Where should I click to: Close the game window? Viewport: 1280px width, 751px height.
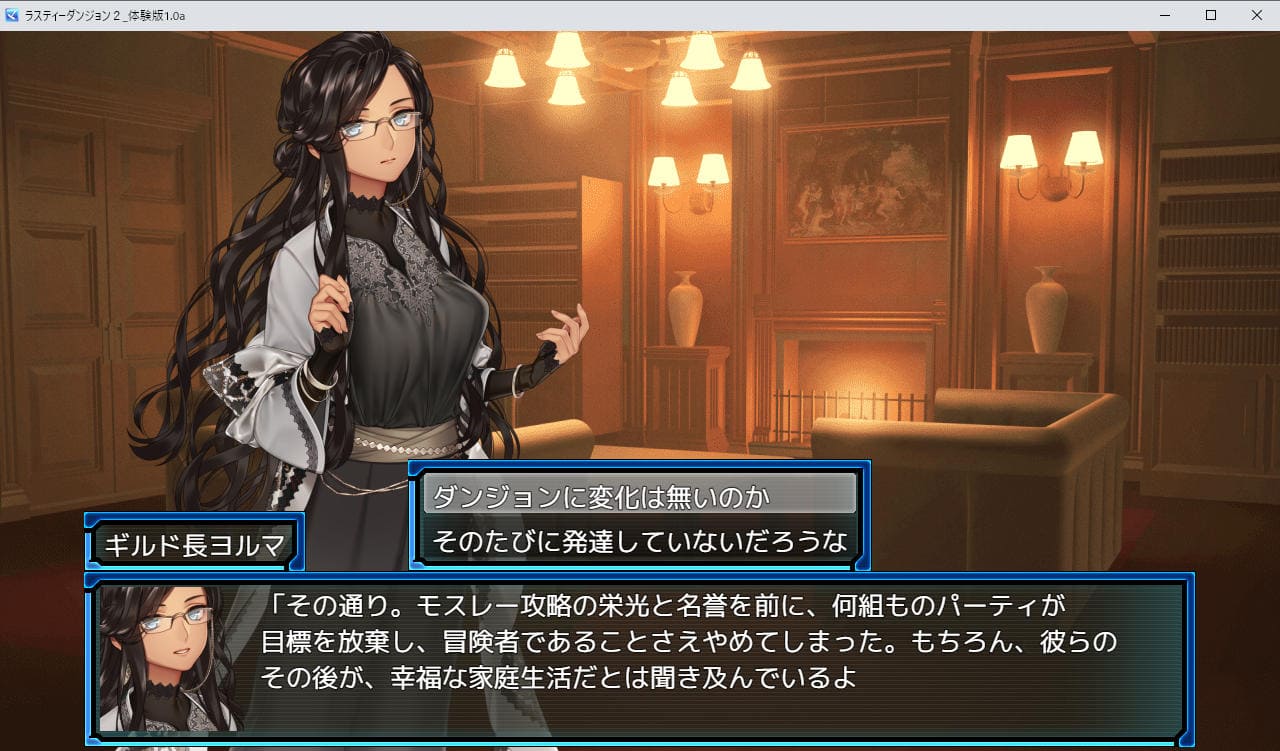point(1256,15)
